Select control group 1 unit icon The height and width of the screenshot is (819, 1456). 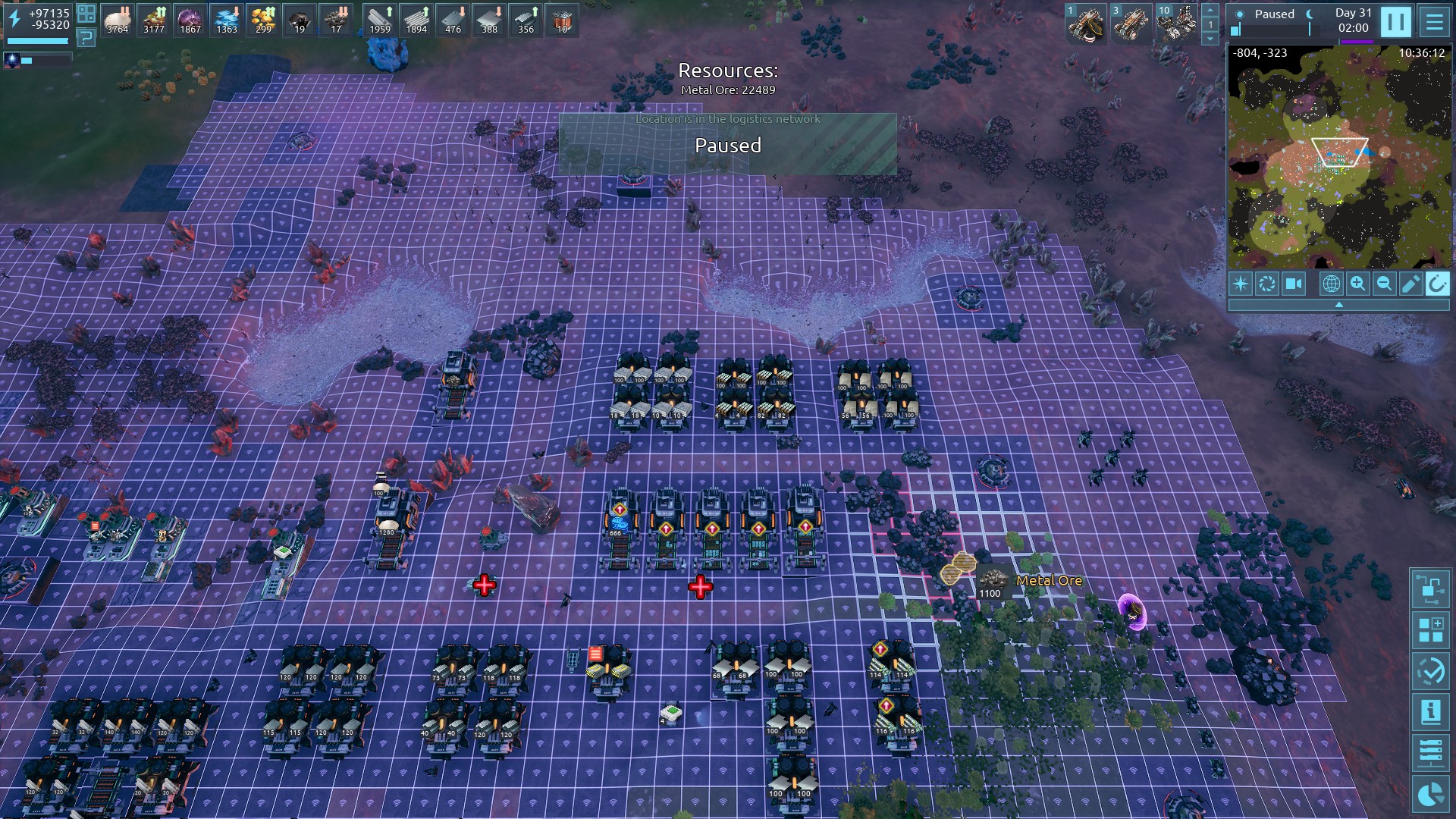(x=1086, y=23)
